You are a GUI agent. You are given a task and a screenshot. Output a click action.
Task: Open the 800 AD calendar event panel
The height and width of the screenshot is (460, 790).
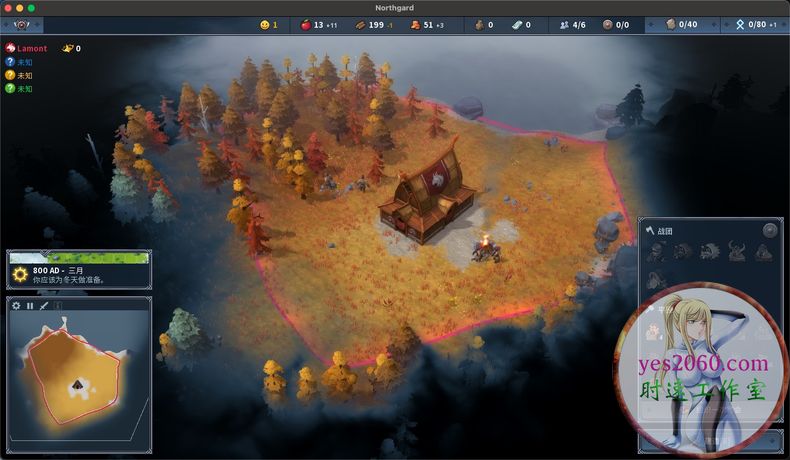pos(78,271)
